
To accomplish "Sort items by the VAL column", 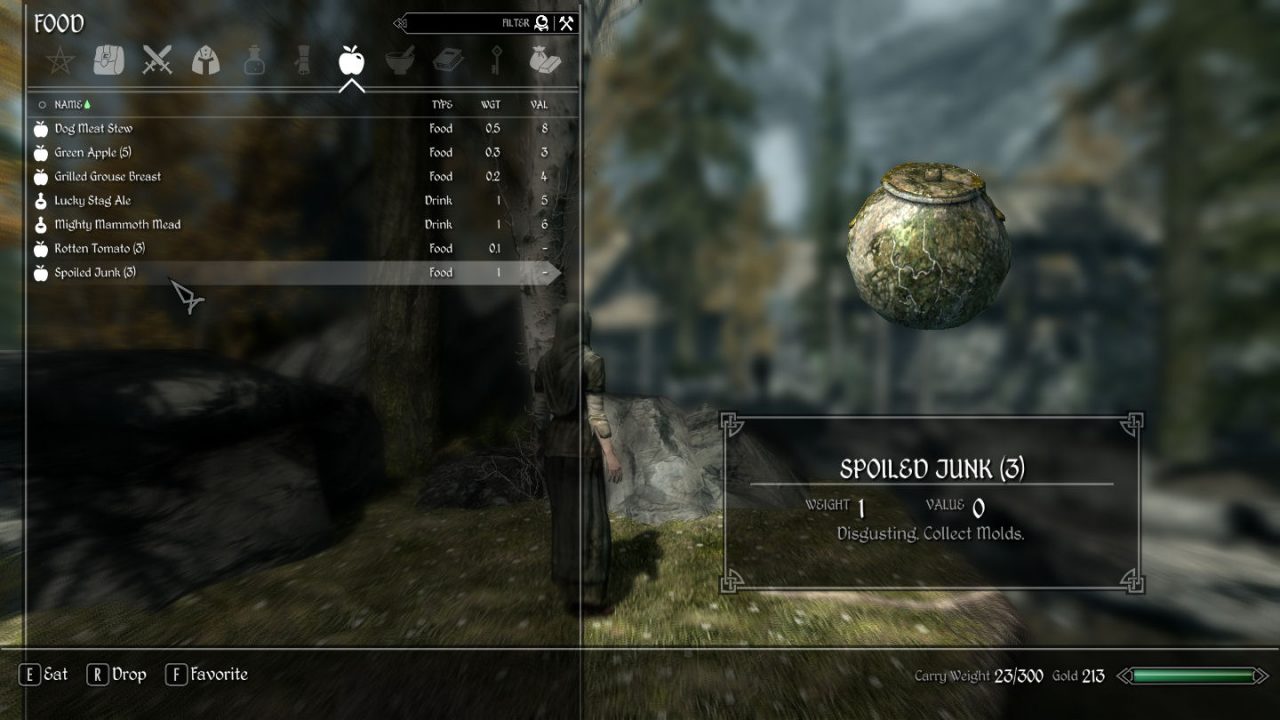I will coord(541,103).
